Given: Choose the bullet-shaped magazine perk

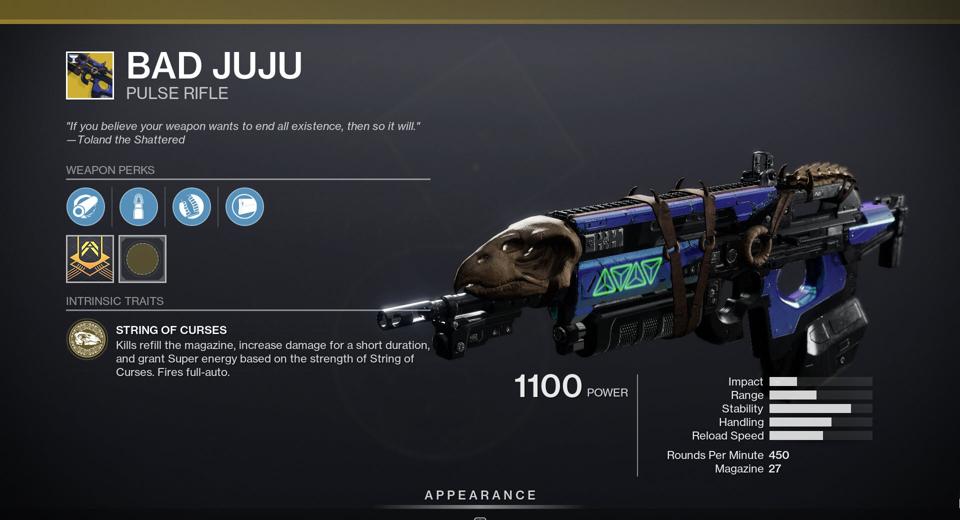Looking at the screenshot, I should (x=139, y=207).
